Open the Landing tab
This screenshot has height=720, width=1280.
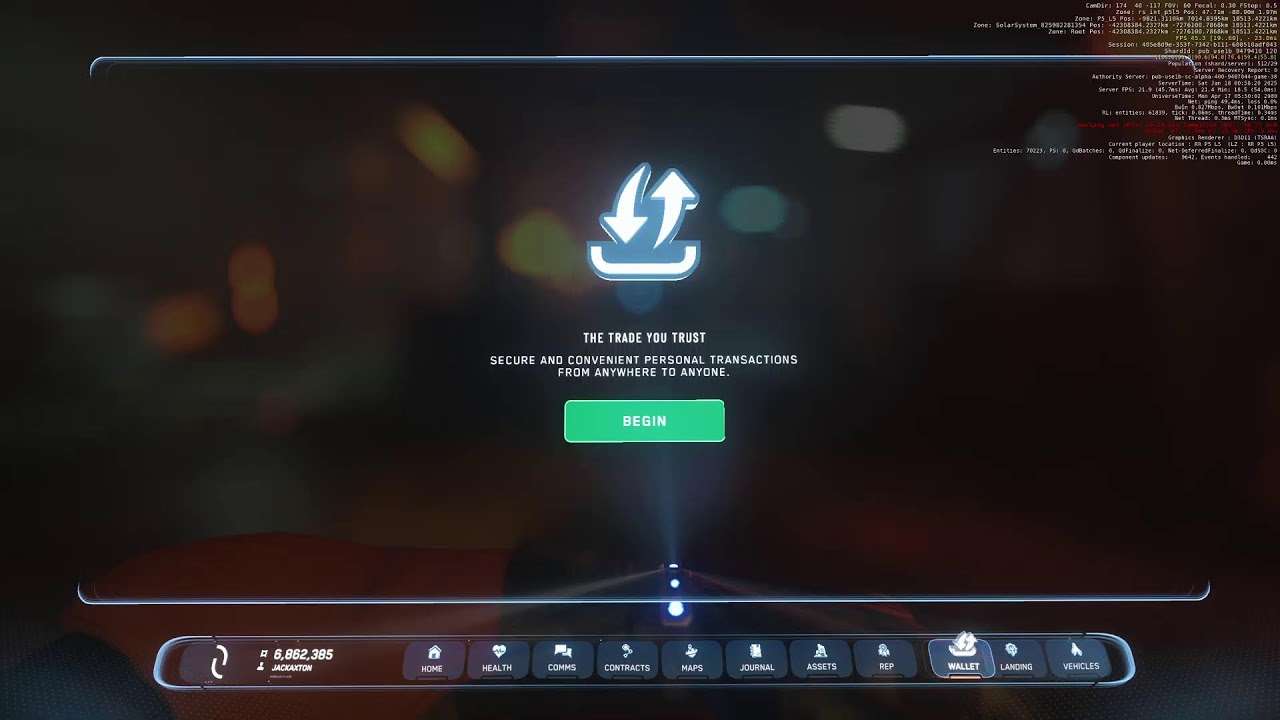pos(1016,658)
